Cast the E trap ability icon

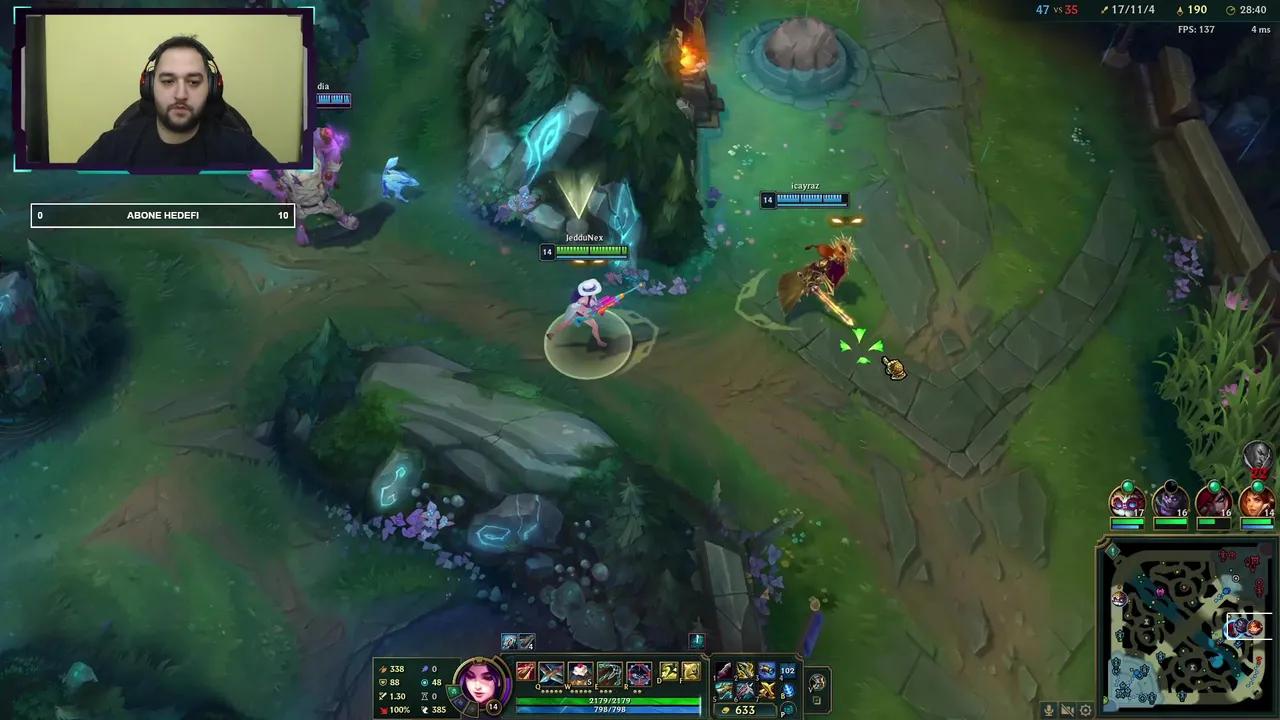tap(609, 672)
